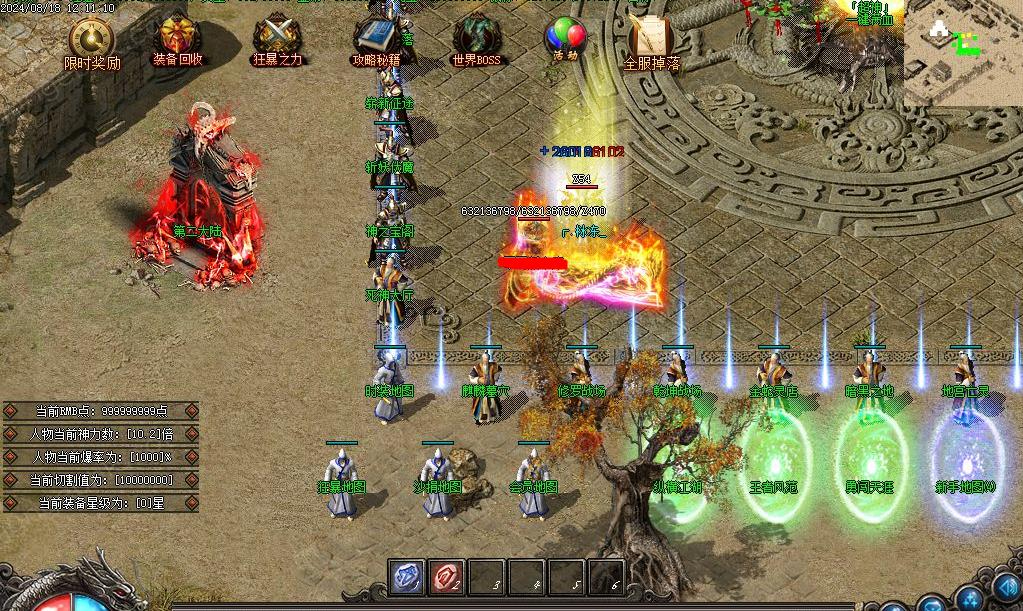The width and height of the screenshot is (1023, 611).
Task: Open the 攻略秘籍 strategy guide book
Action: pos(376,39)
